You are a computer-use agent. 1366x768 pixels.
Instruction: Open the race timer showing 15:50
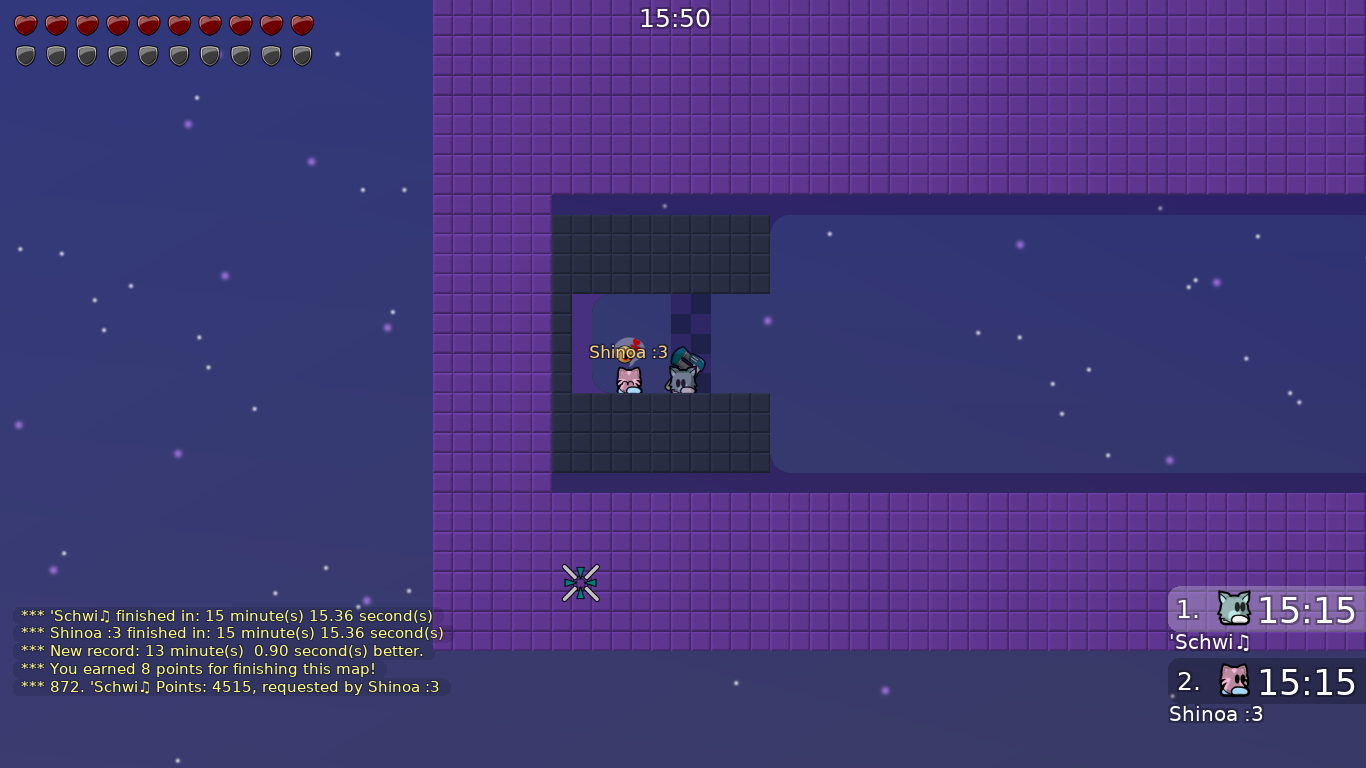coord(676,18)
